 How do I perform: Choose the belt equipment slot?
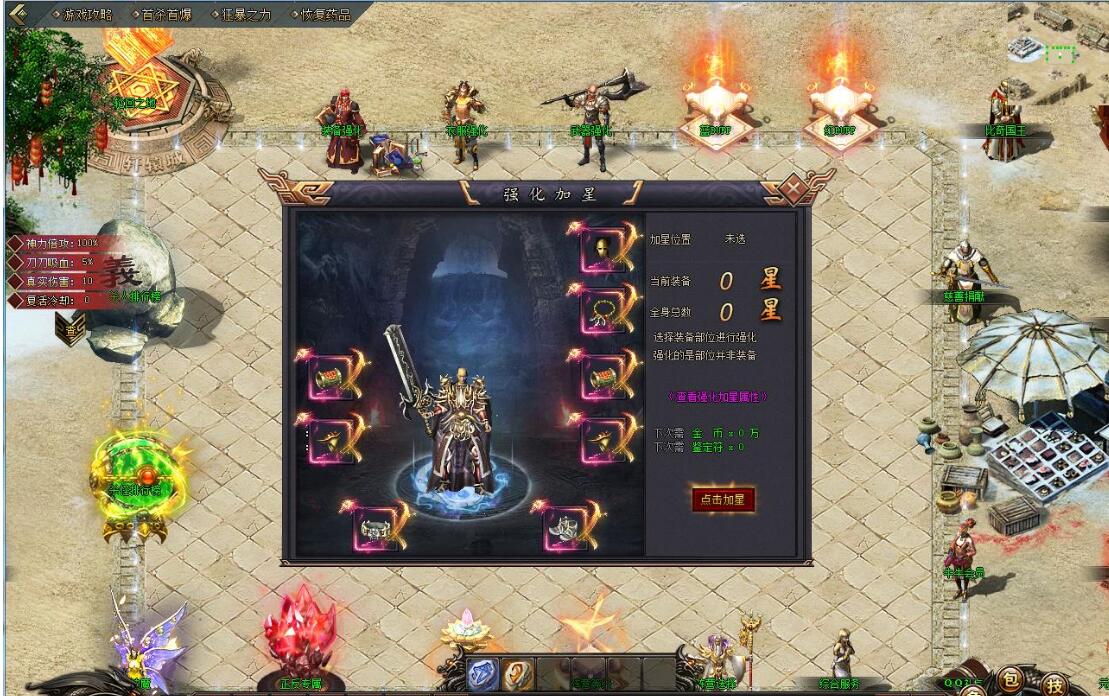pyautogui.click(x=374, y=529)
